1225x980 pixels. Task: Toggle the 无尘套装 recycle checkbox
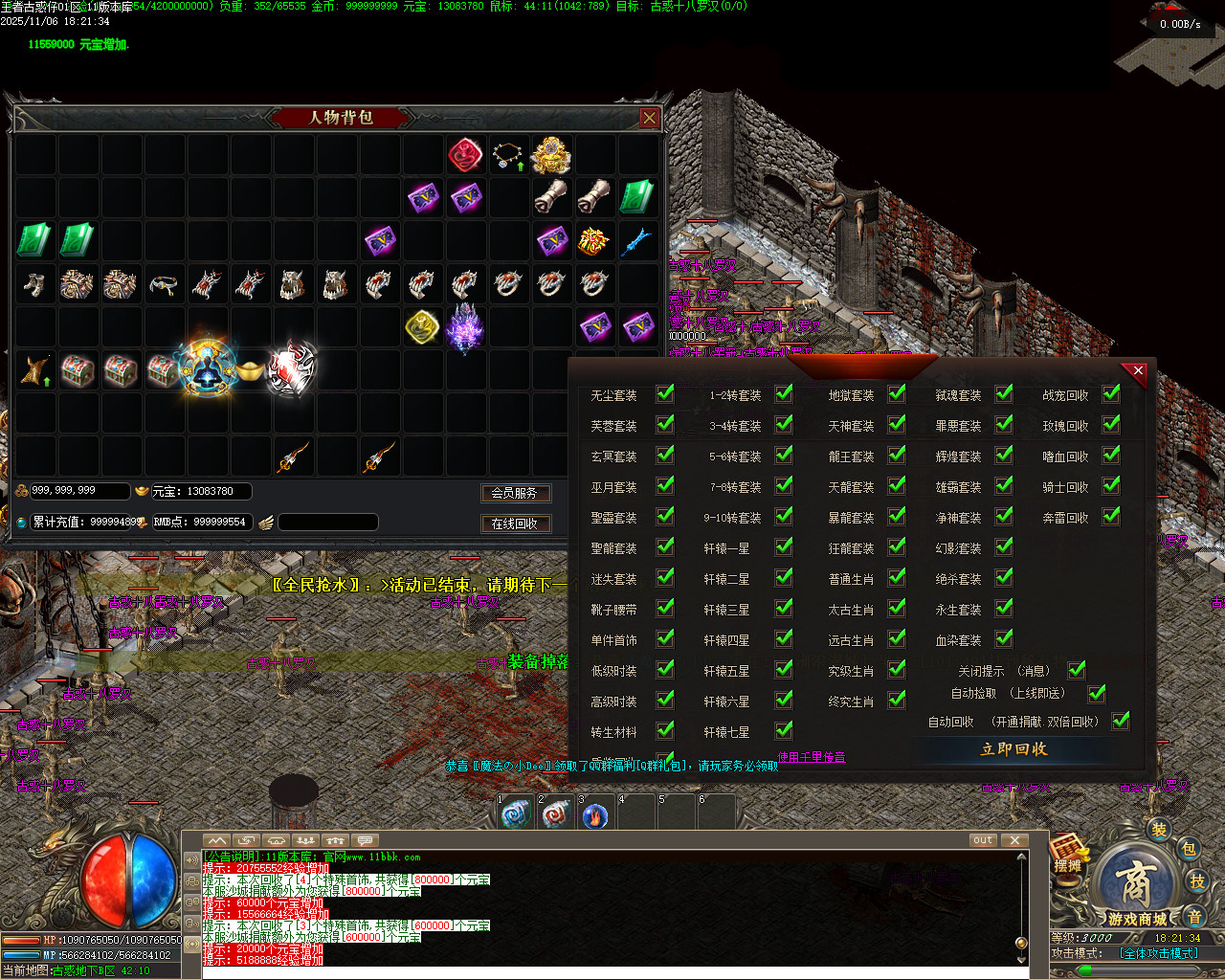(x=665, y=394)
